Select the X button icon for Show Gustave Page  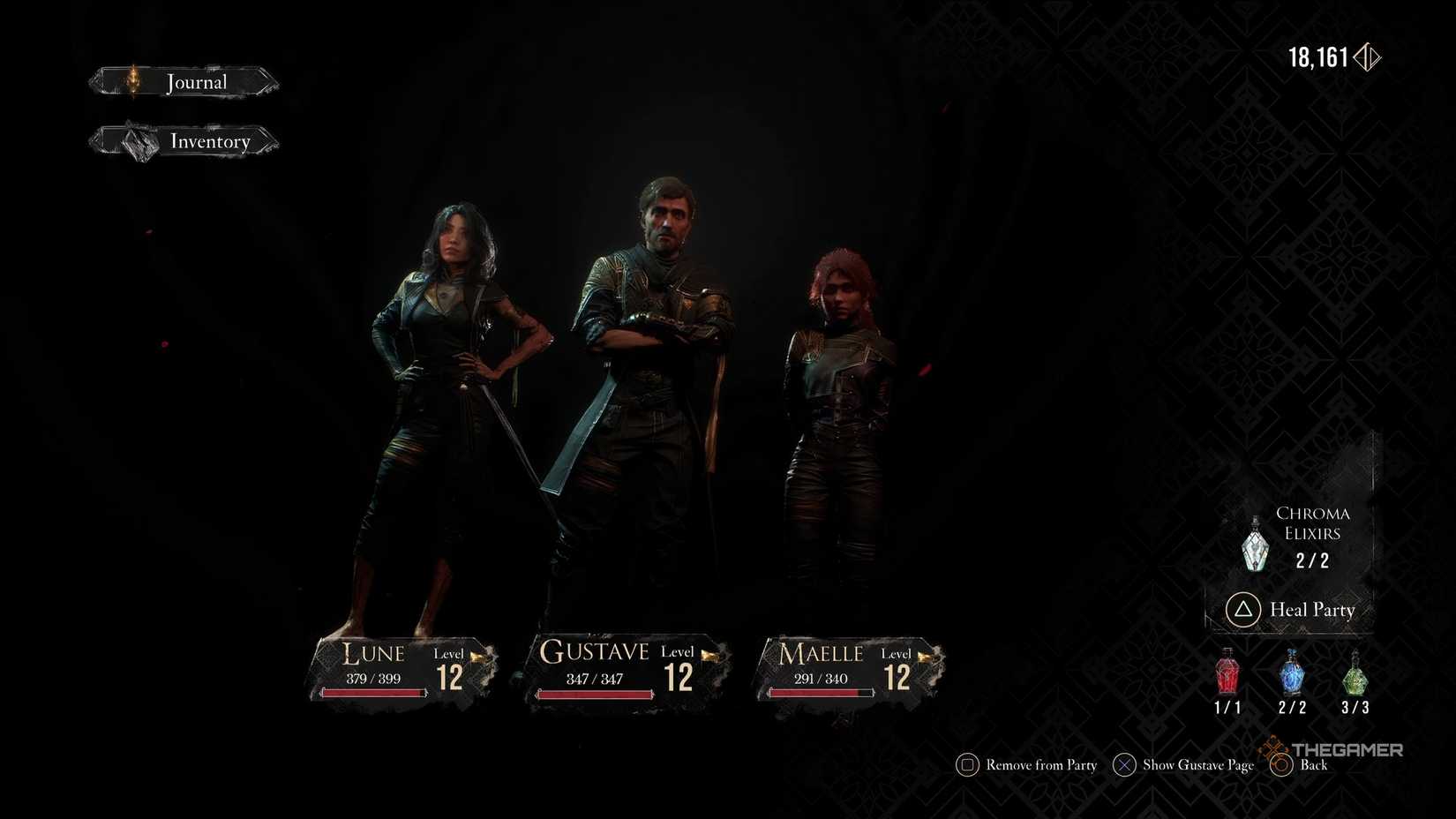(1123, 765)
